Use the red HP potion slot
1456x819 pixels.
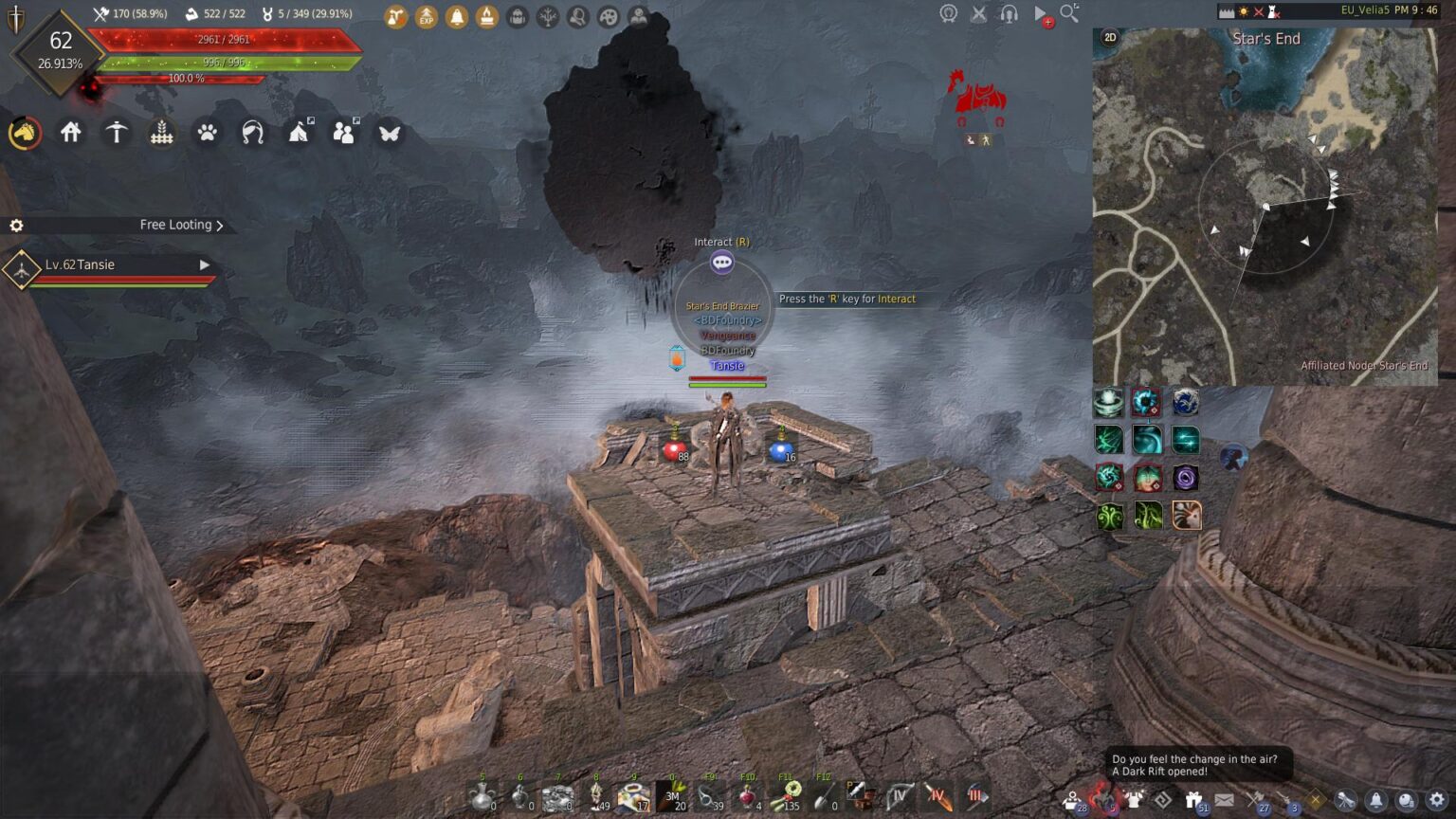[674, 450]
